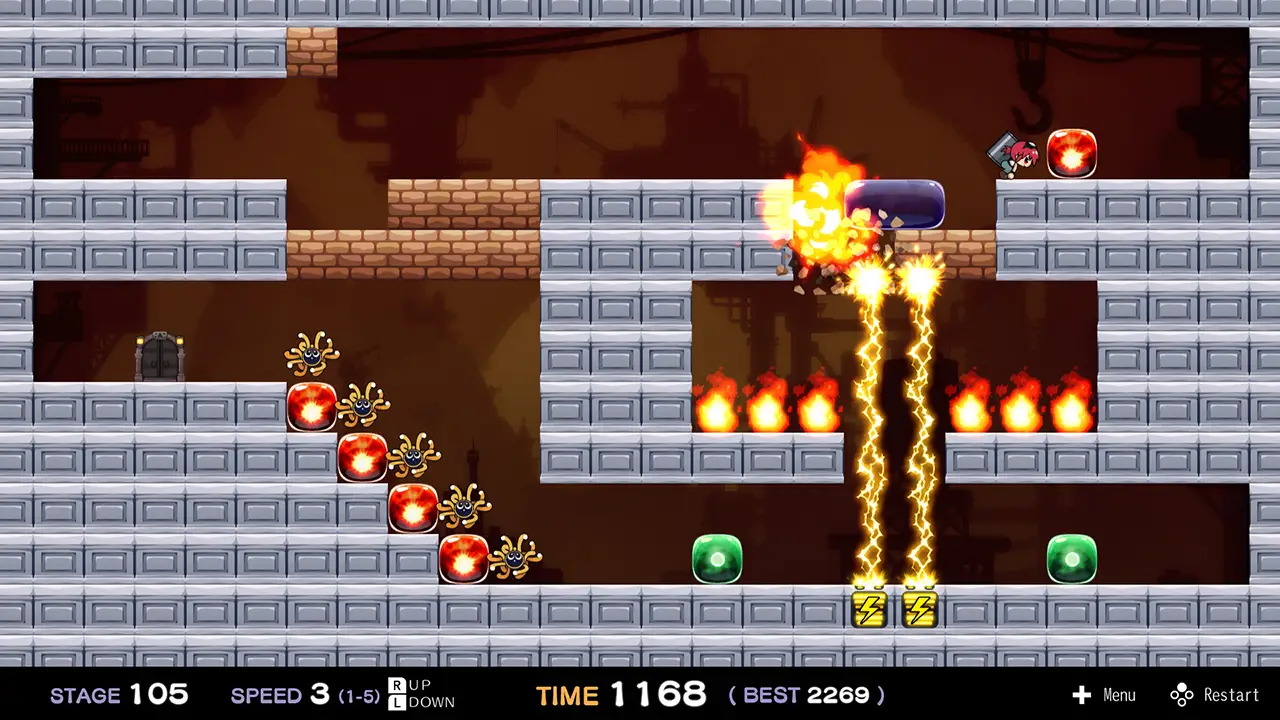The image size is (1280, 720).
Task: Click the green gem left of the lightning beams
Action: (716, 560)
